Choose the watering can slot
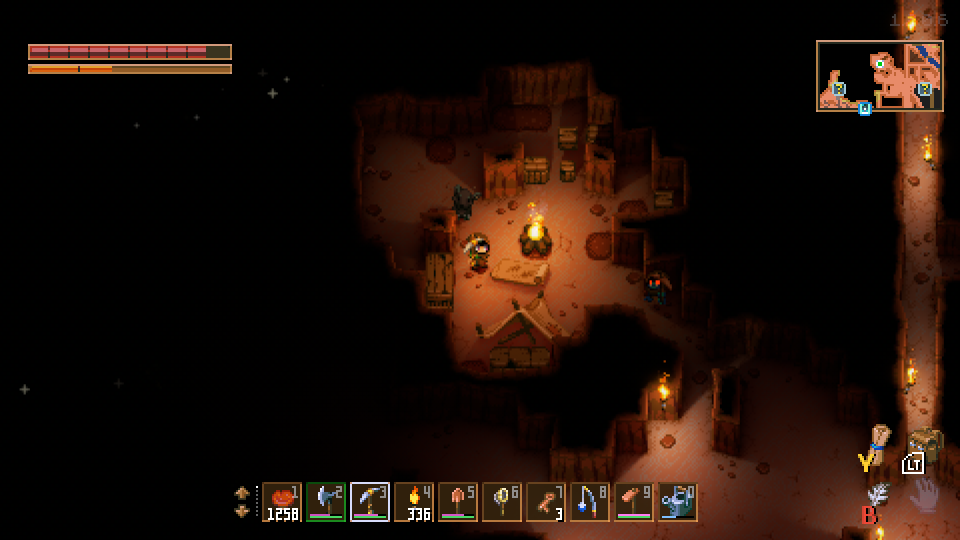The width and height of the screenshot is (960, 540). tap(678, 502)
